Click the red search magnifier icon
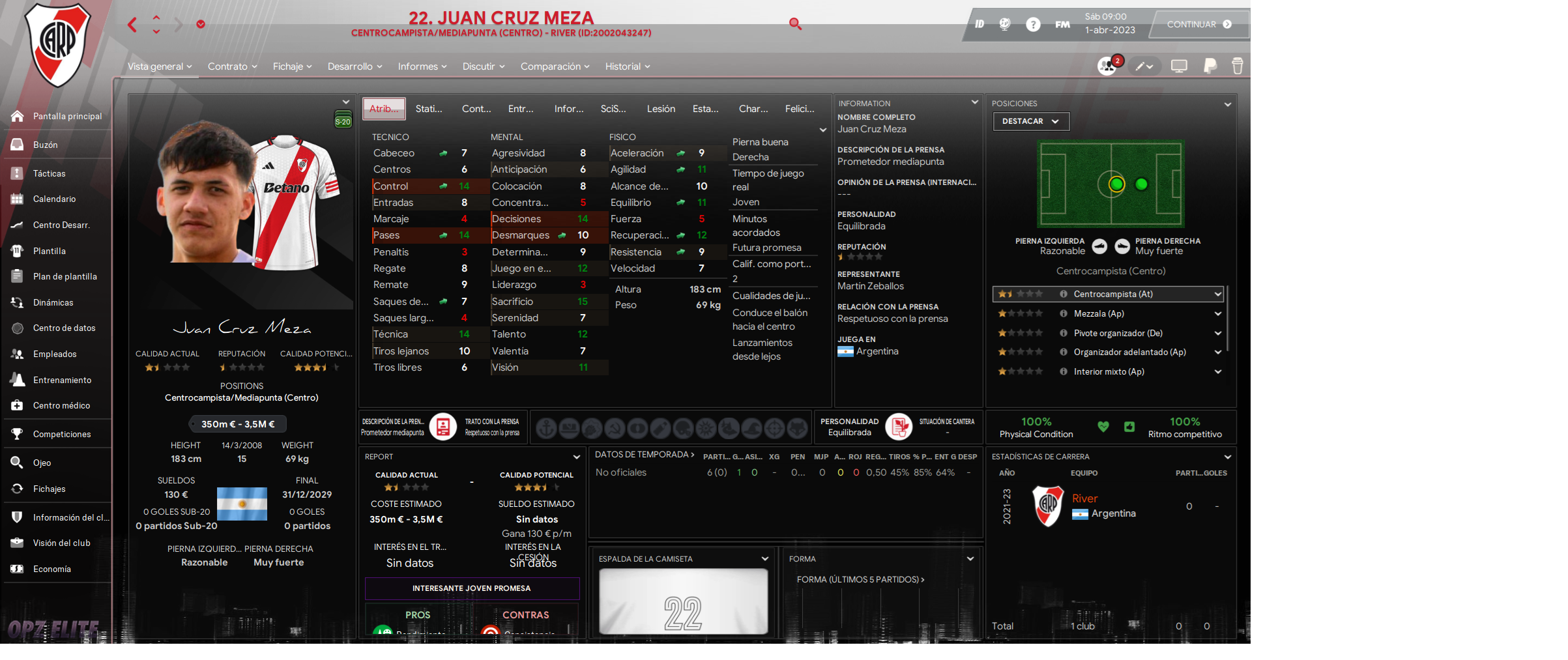The height and width of the screenshot is (660, 1568). pos(795,24)
